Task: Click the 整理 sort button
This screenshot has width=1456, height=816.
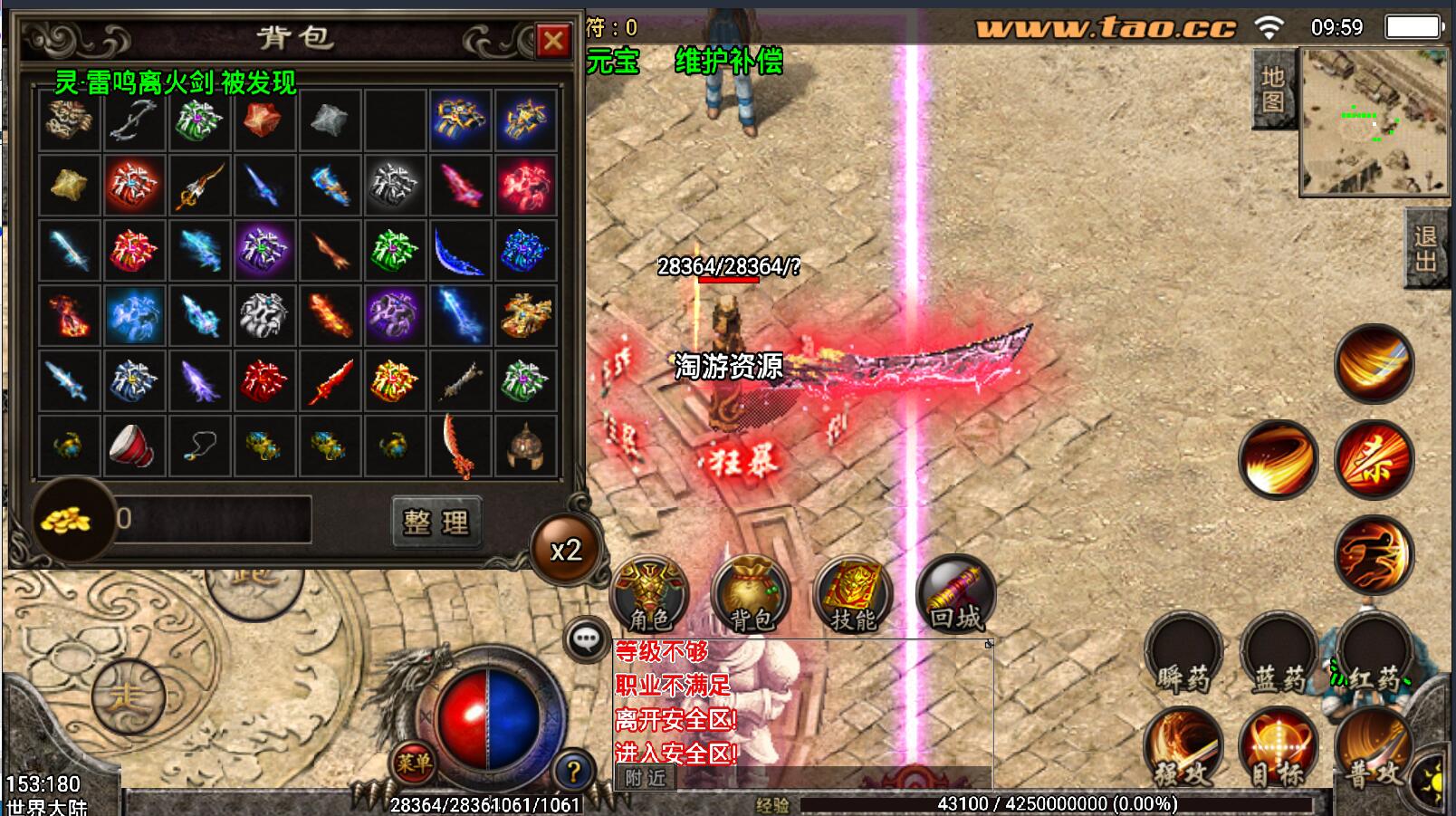Action: tap(436, 521)
